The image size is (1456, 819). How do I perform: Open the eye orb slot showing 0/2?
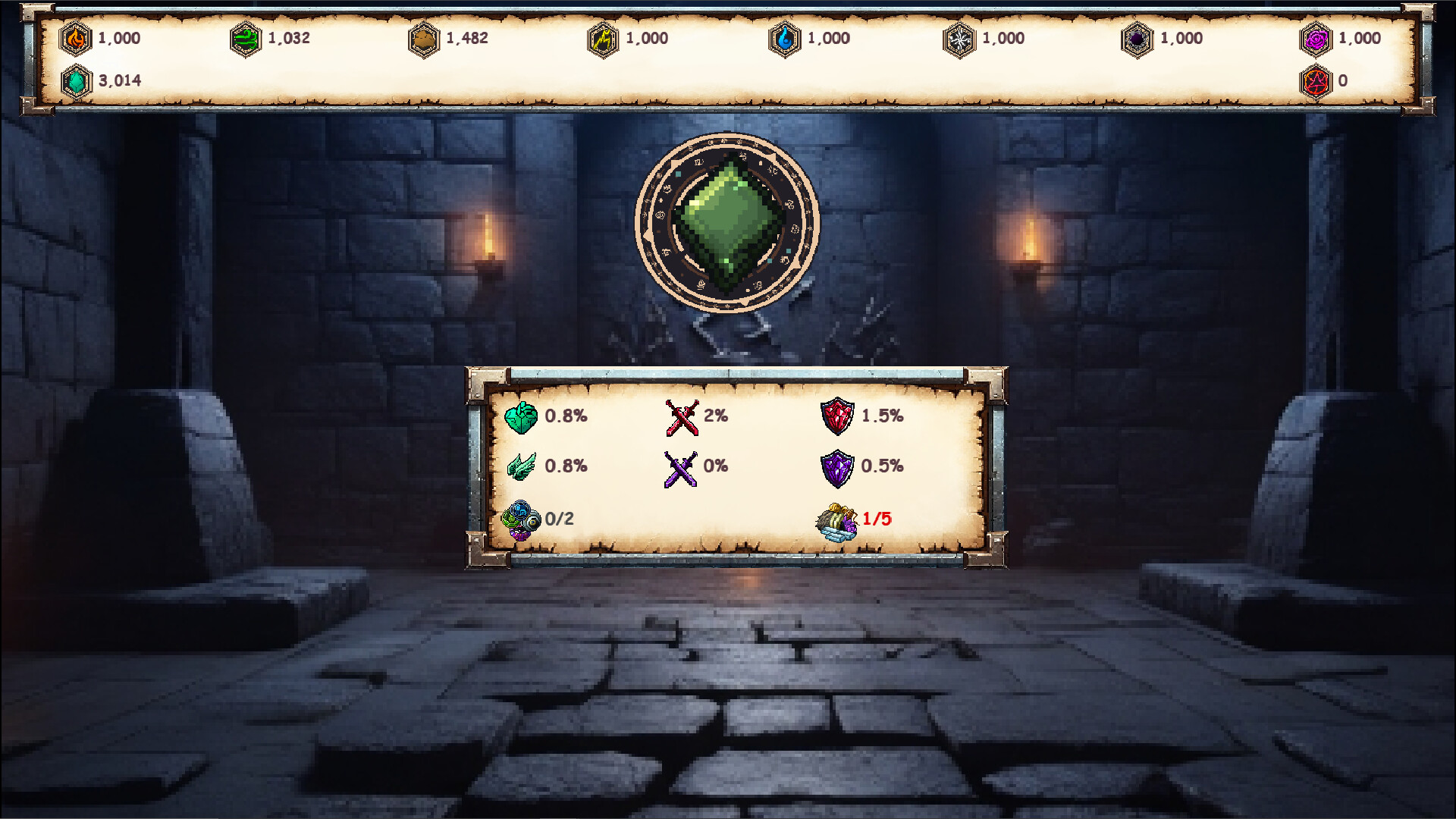click(x=522, y=522)
